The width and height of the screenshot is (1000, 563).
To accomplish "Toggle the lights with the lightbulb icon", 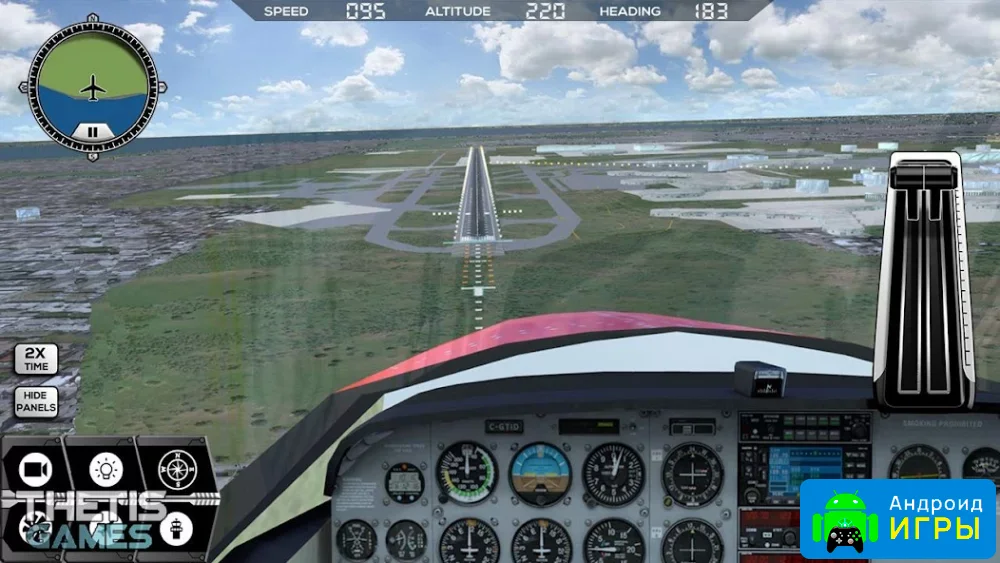I will (x=105, y=468).
